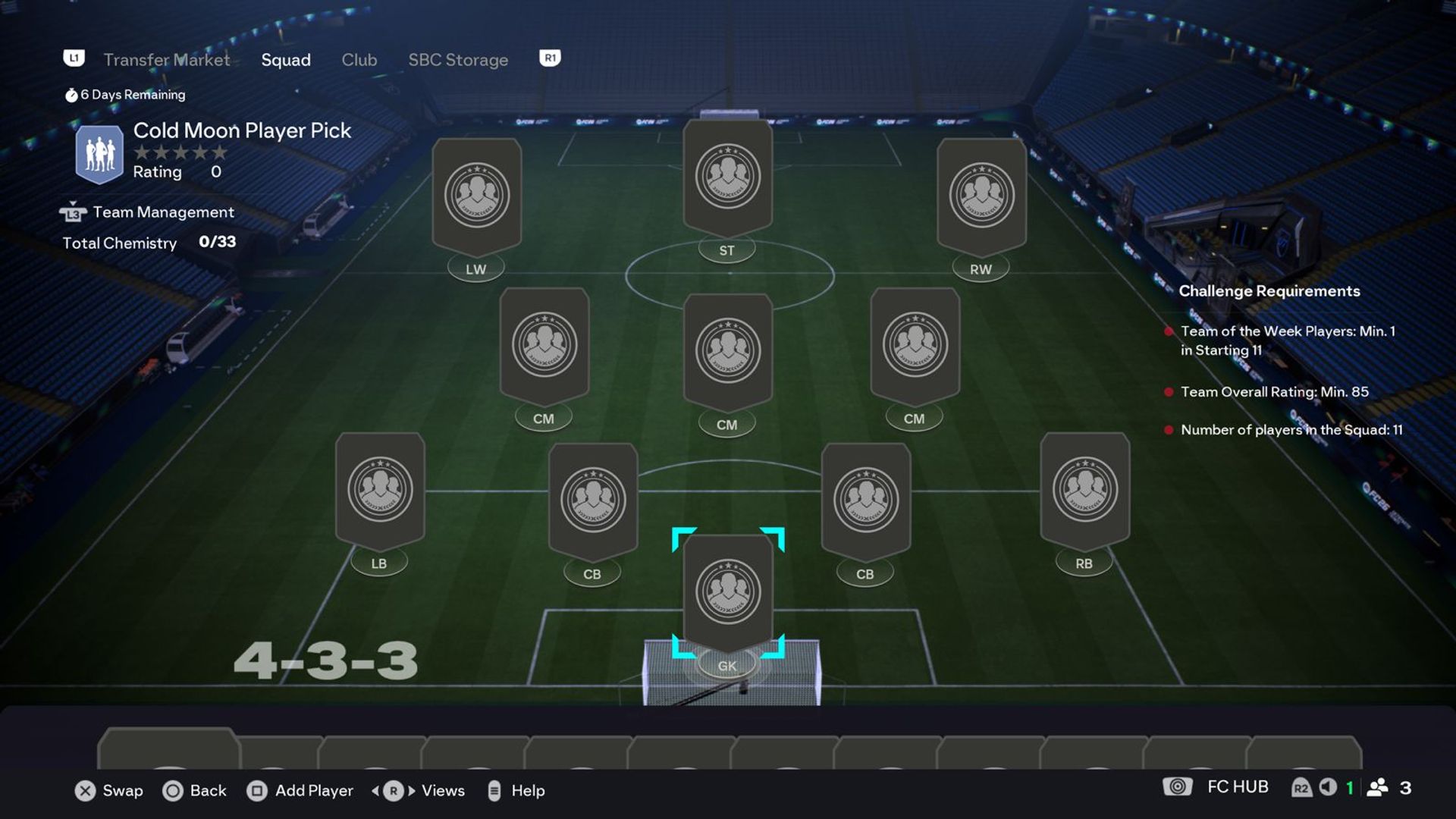Screen dimensions: 1456x819
Task: Choose the empty RW player slot
Action: click(x=981, y=196)
